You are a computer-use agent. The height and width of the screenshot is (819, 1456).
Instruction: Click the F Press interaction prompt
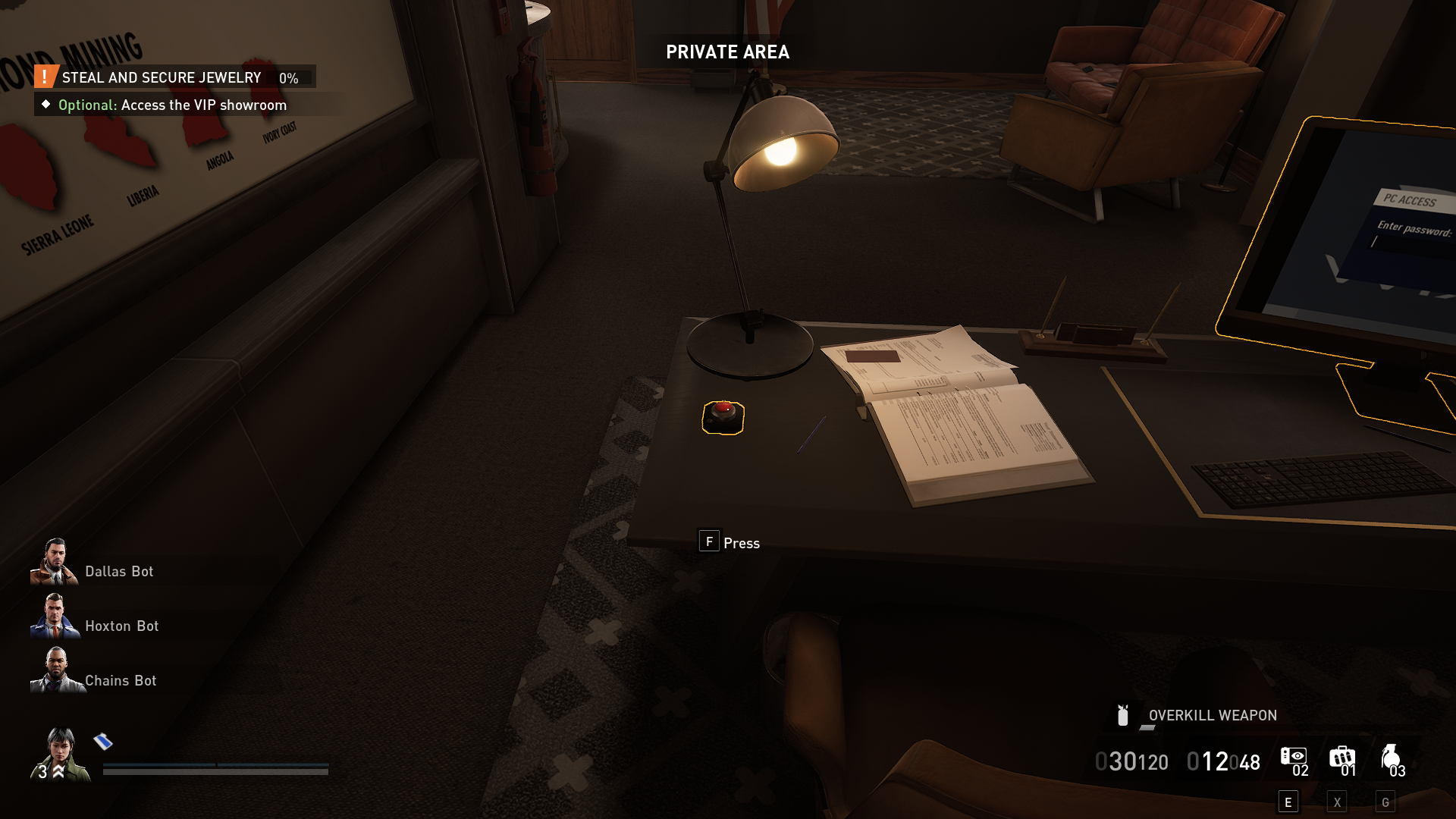(728, 542)
